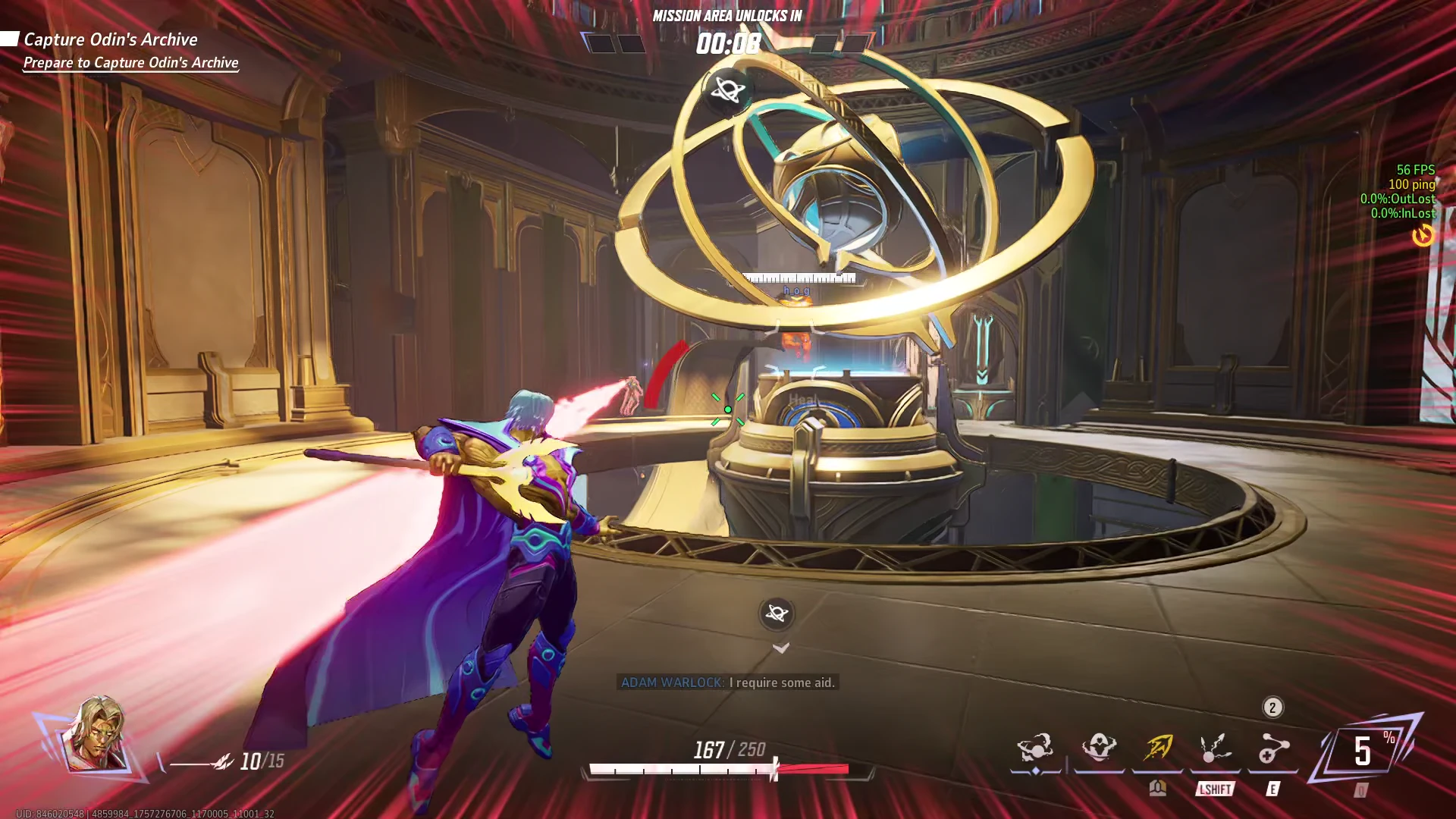Click Adam Warlock's hero portrait
1456x819 pixels.
95,734
